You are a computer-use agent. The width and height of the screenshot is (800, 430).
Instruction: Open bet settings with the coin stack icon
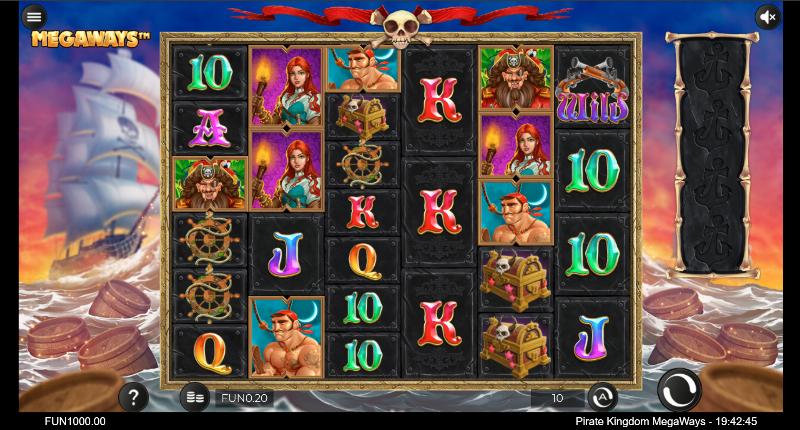point(195,397)
